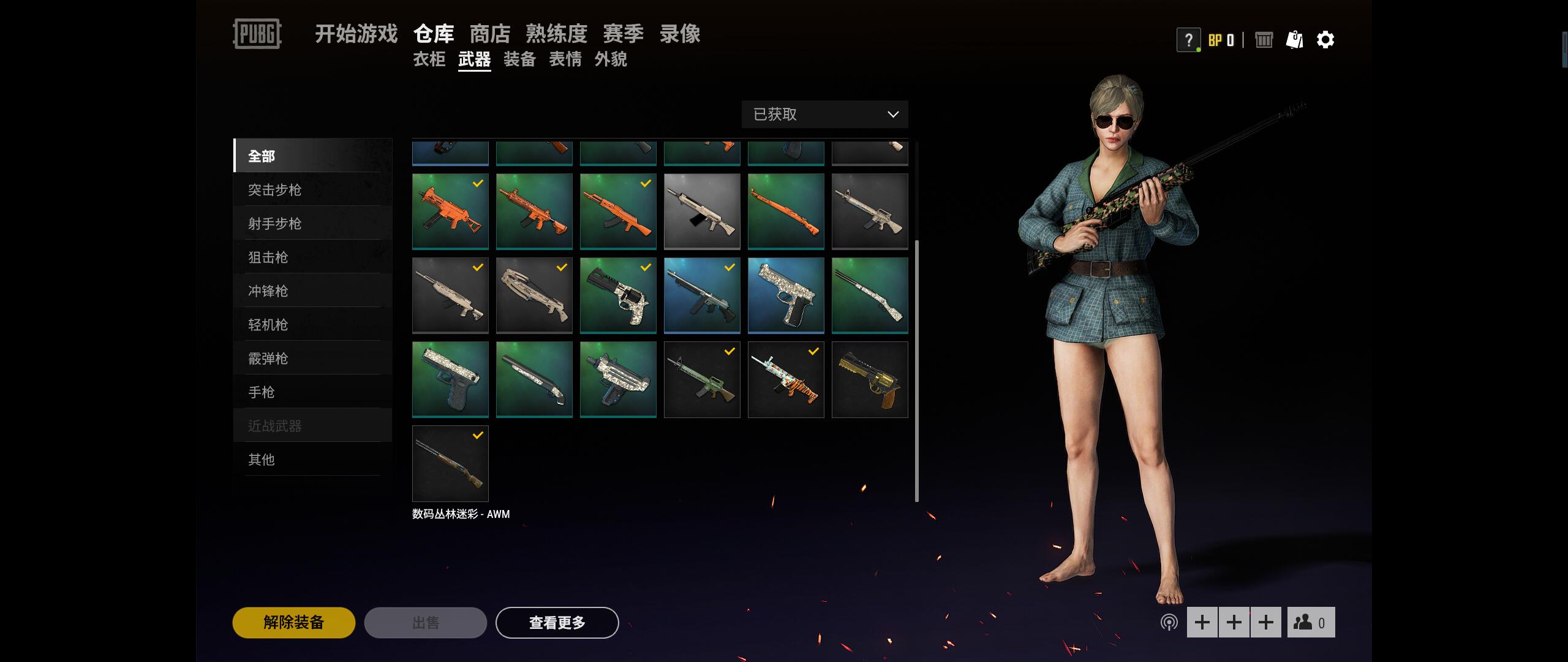
Task: Open the inventory crate icon
Action: click(1264, 40)
